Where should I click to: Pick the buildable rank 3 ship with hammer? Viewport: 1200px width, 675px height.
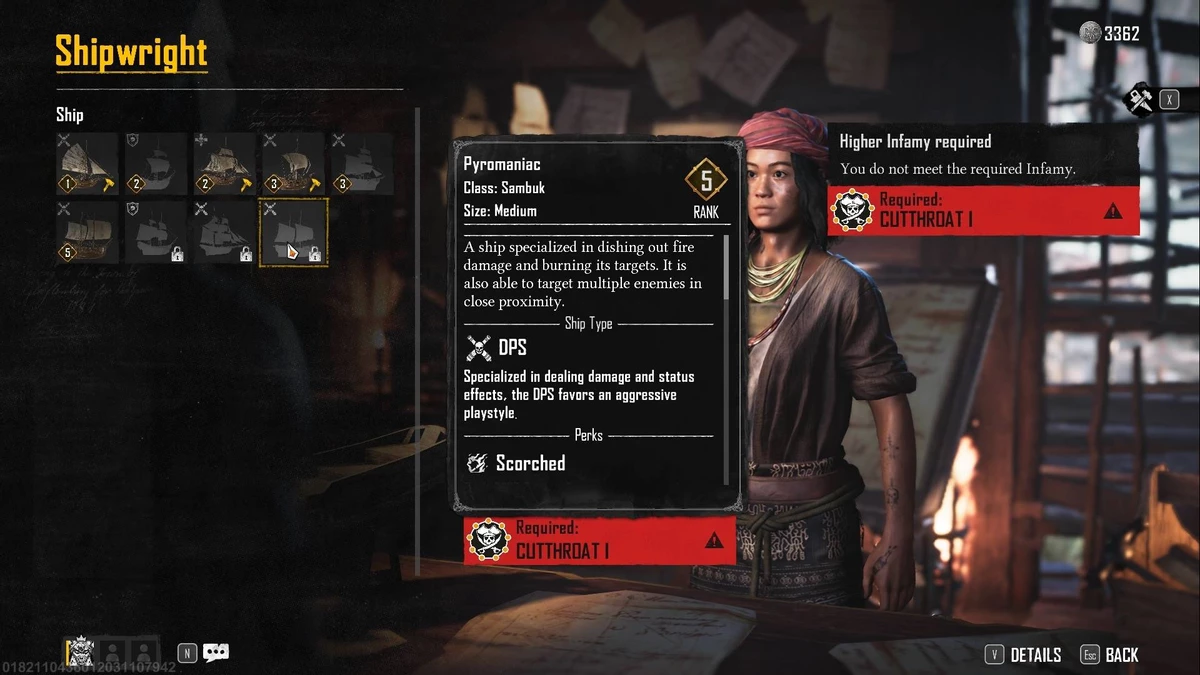[293, 164]
